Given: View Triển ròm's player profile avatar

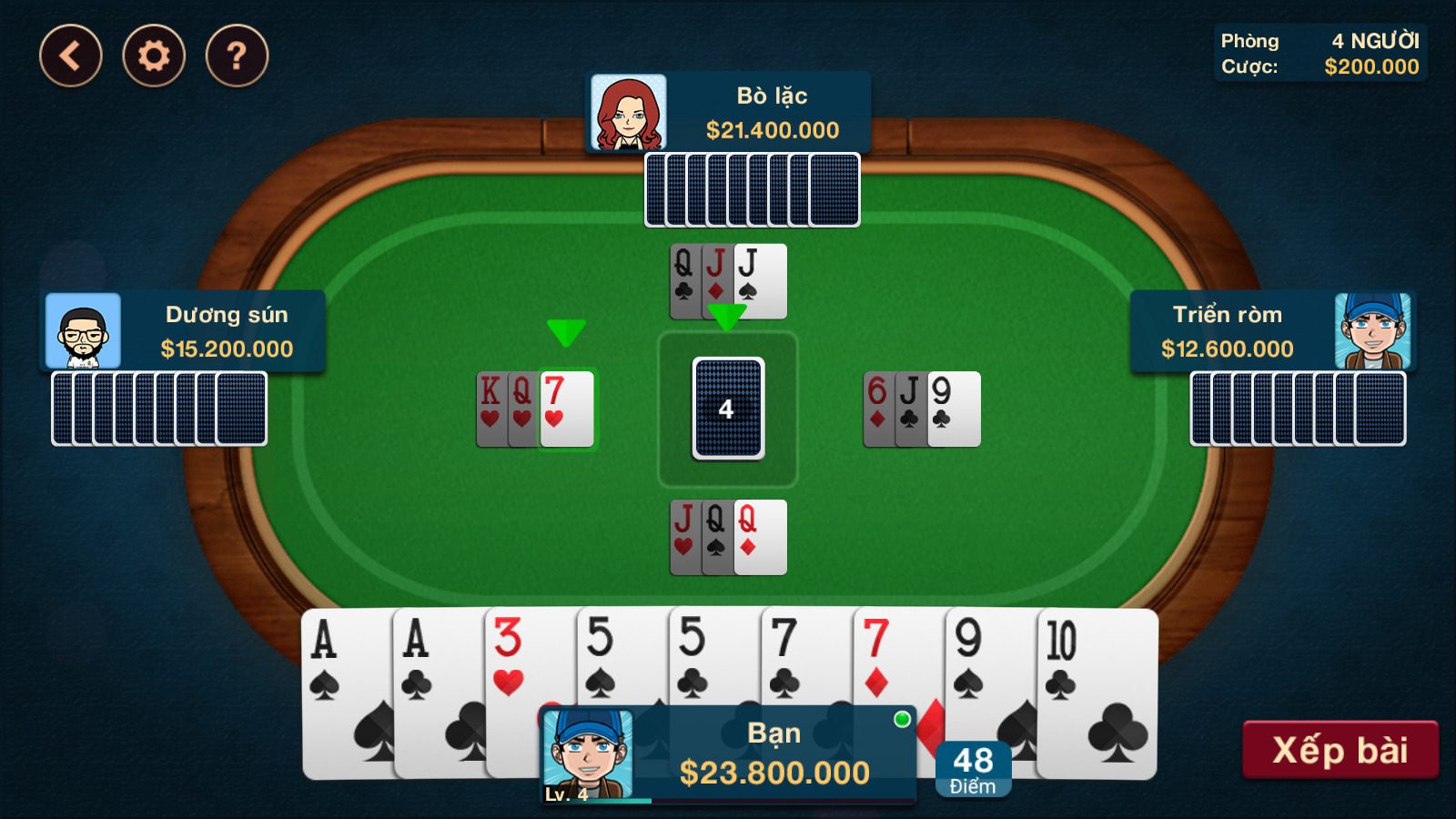Looking at the screenshot, I should 1372,331.
